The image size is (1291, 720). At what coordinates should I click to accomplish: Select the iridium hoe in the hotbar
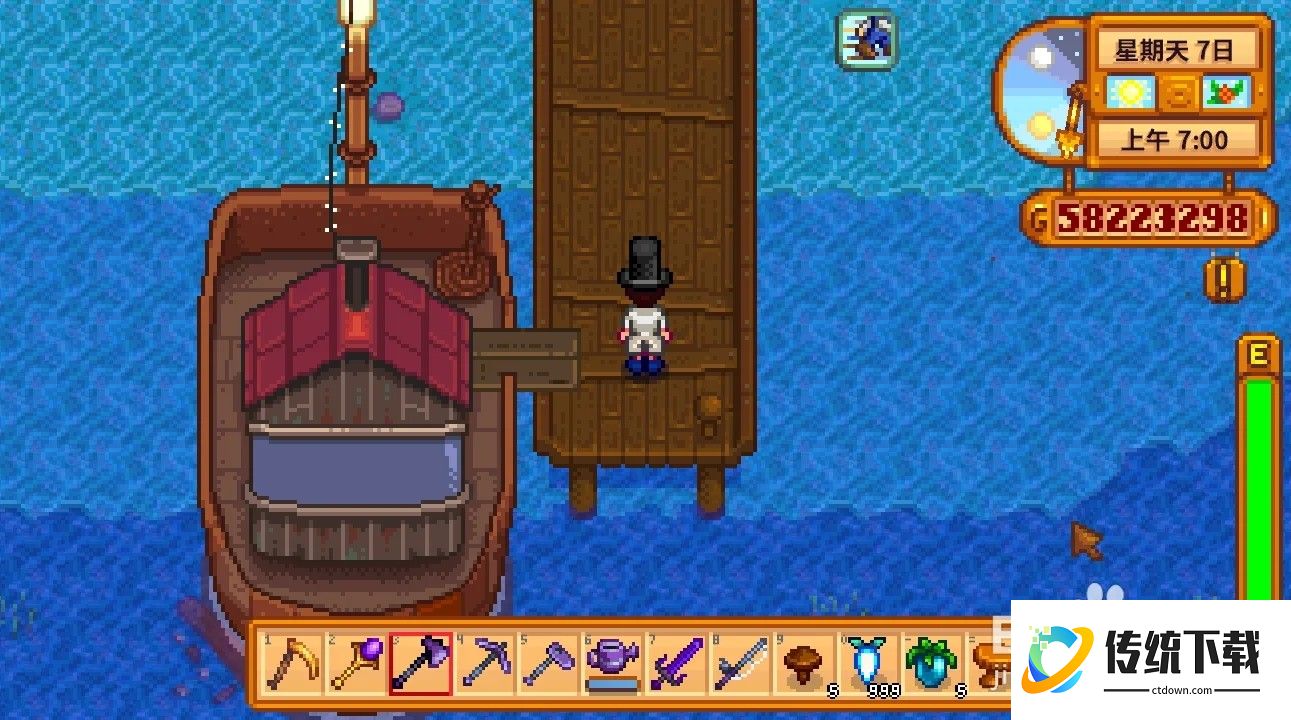click(550, 661)
